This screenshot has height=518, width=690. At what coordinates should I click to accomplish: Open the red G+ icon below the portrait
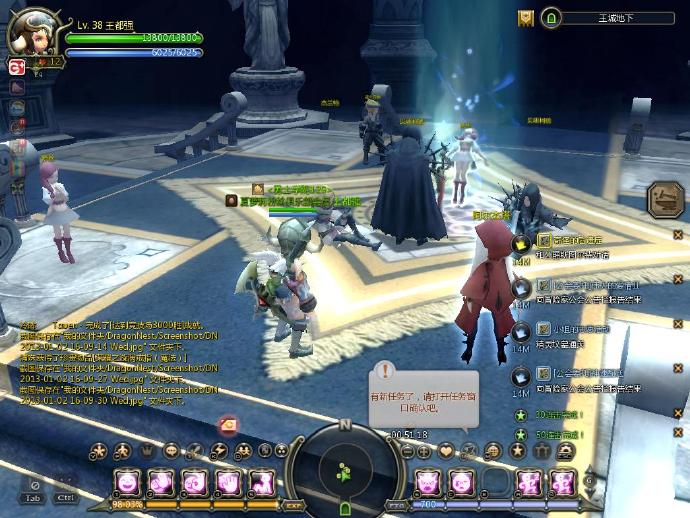tap(16, 67)
